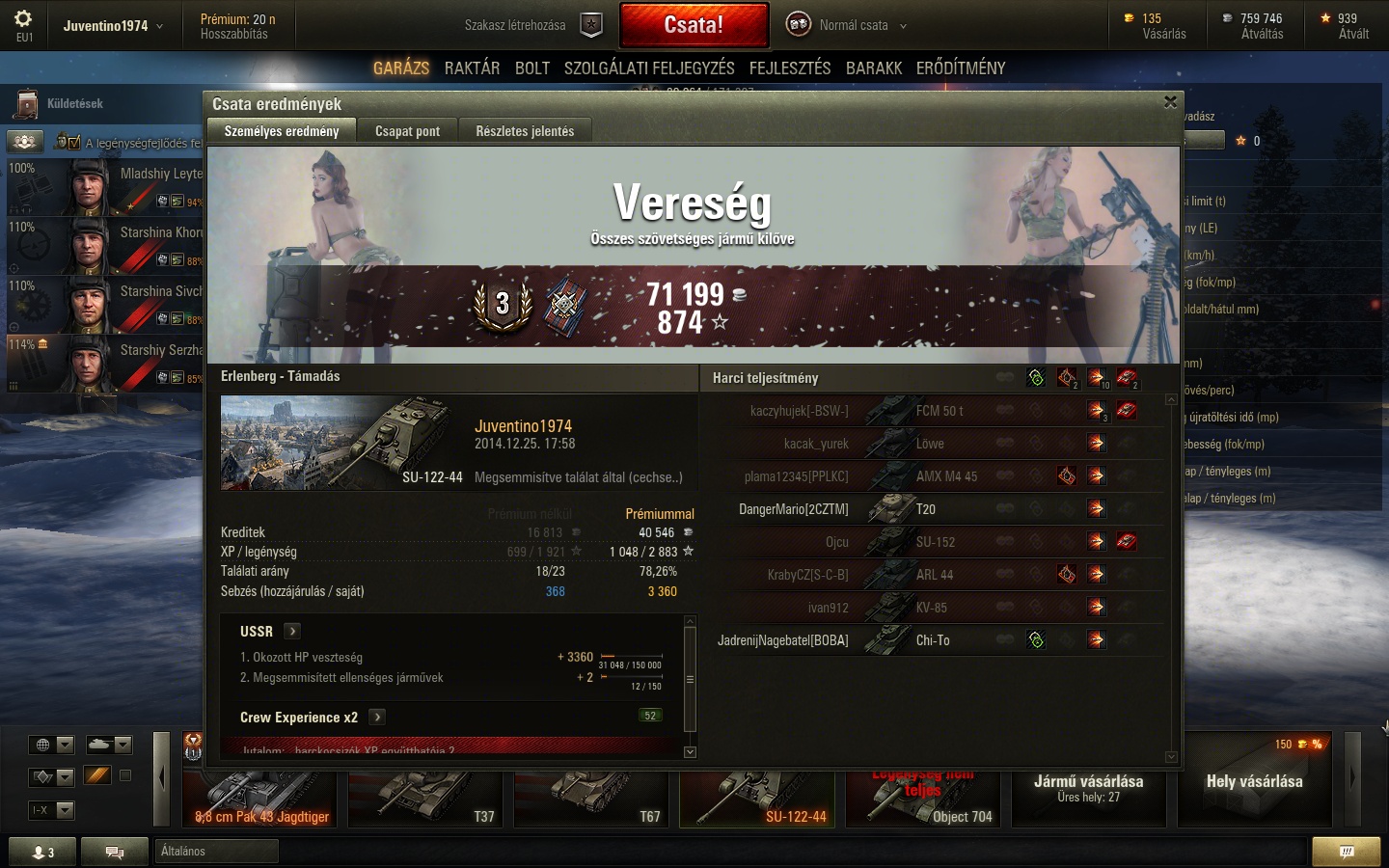Open the BARAKK menu

(x=874, y=68)
